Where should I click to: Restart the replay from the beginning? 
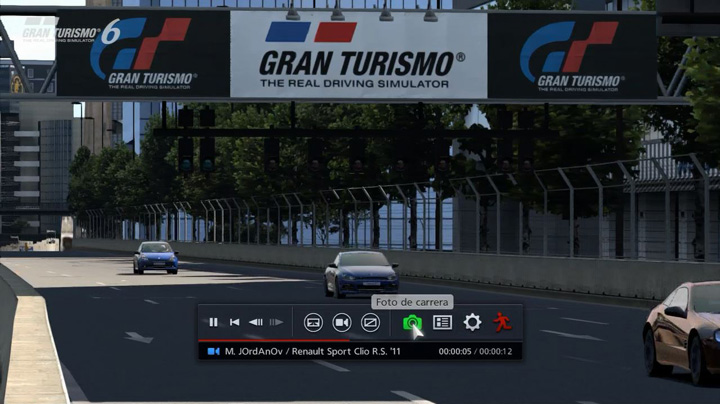(x=234, y=322)
